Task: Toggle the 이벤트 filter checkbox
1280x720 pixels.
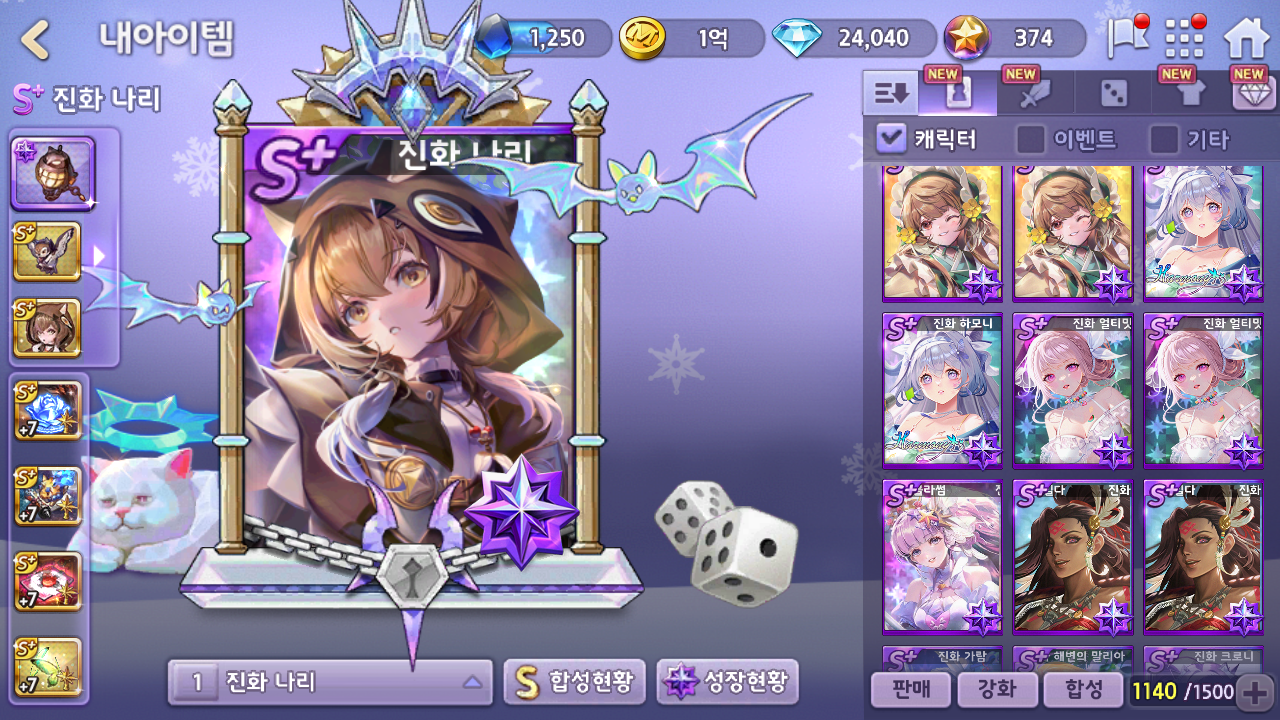Action: 1030,139
